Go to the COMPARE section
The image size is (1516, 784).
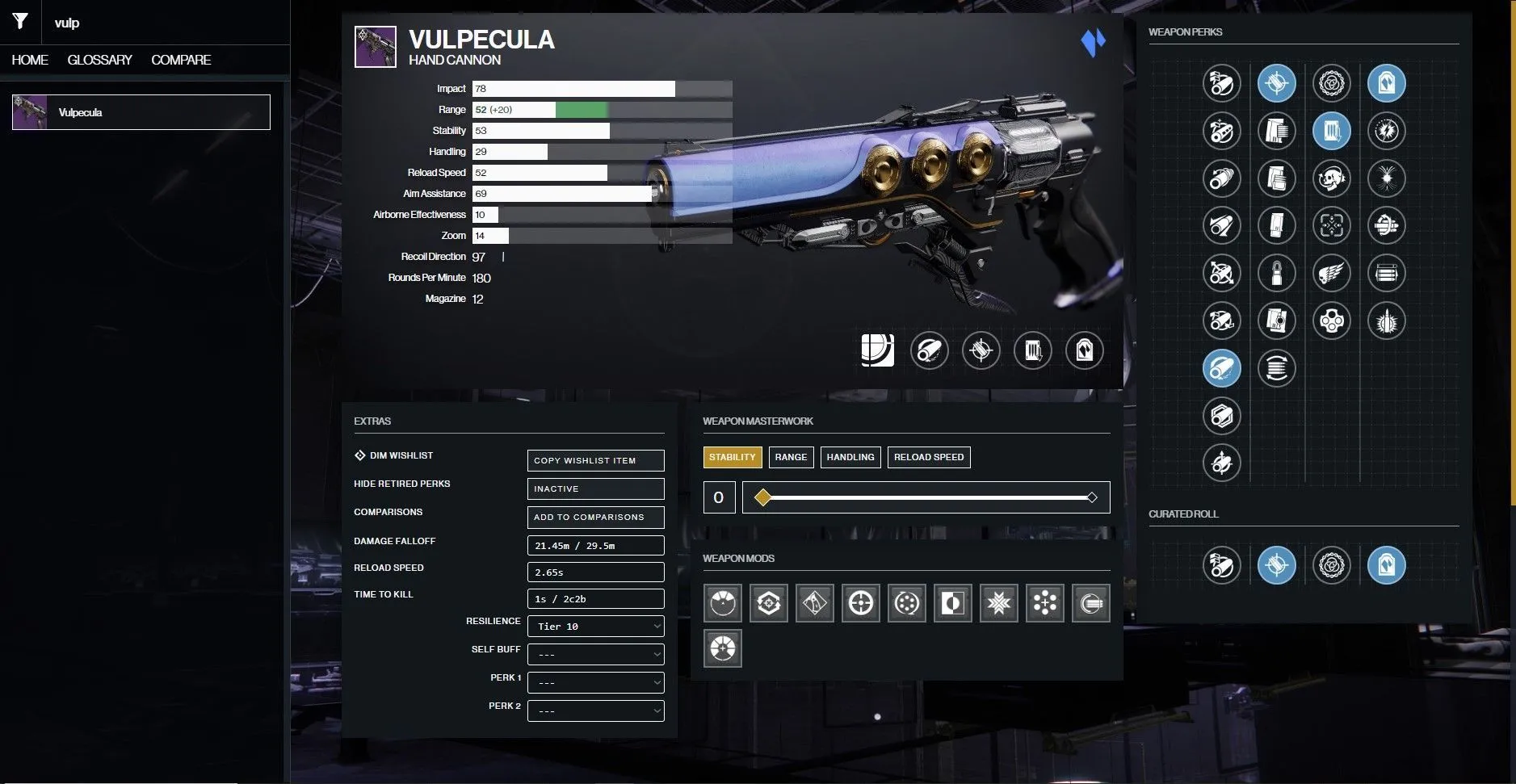(181, 59)
